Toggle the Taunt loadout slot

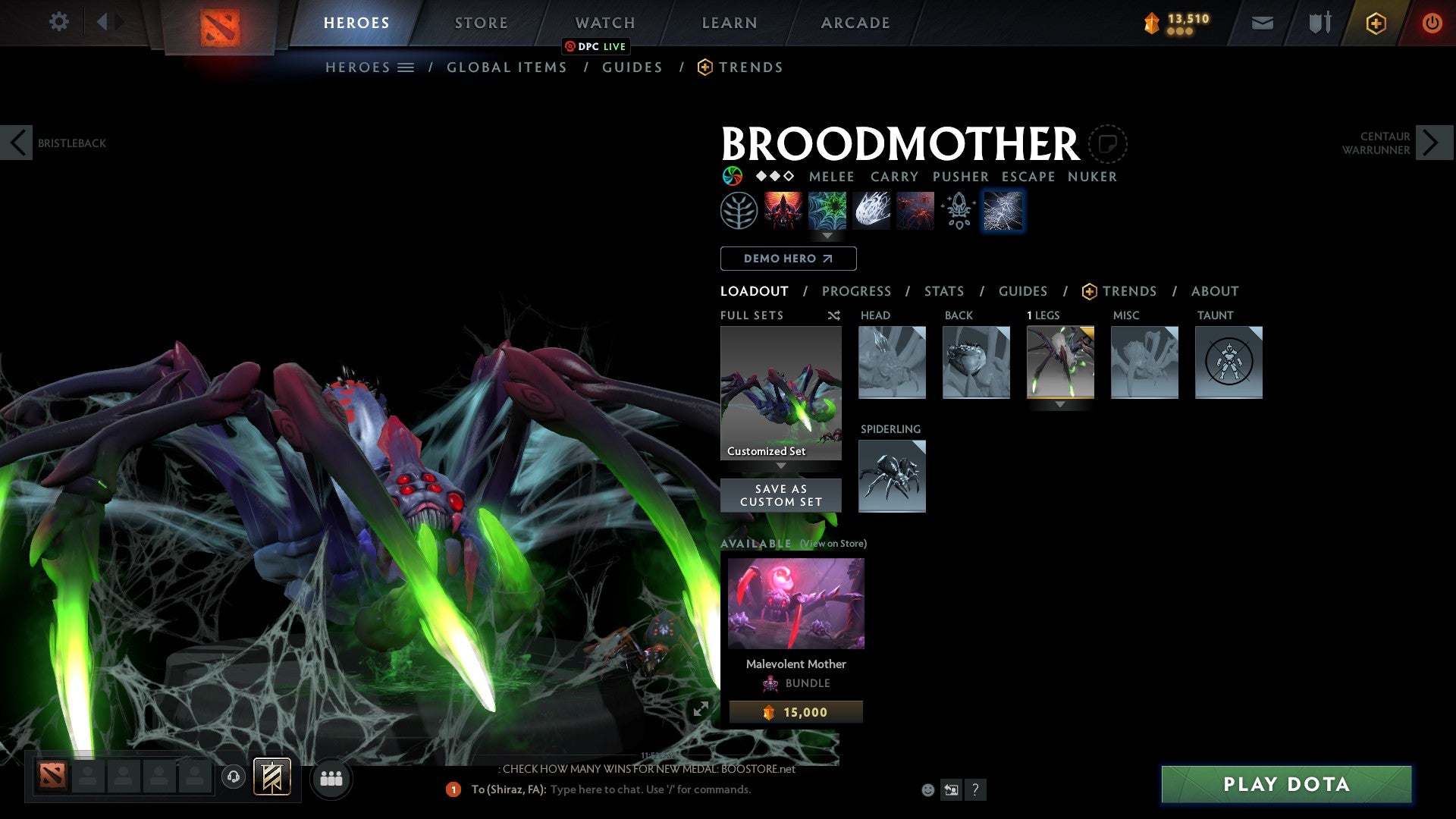(1228, 362)
